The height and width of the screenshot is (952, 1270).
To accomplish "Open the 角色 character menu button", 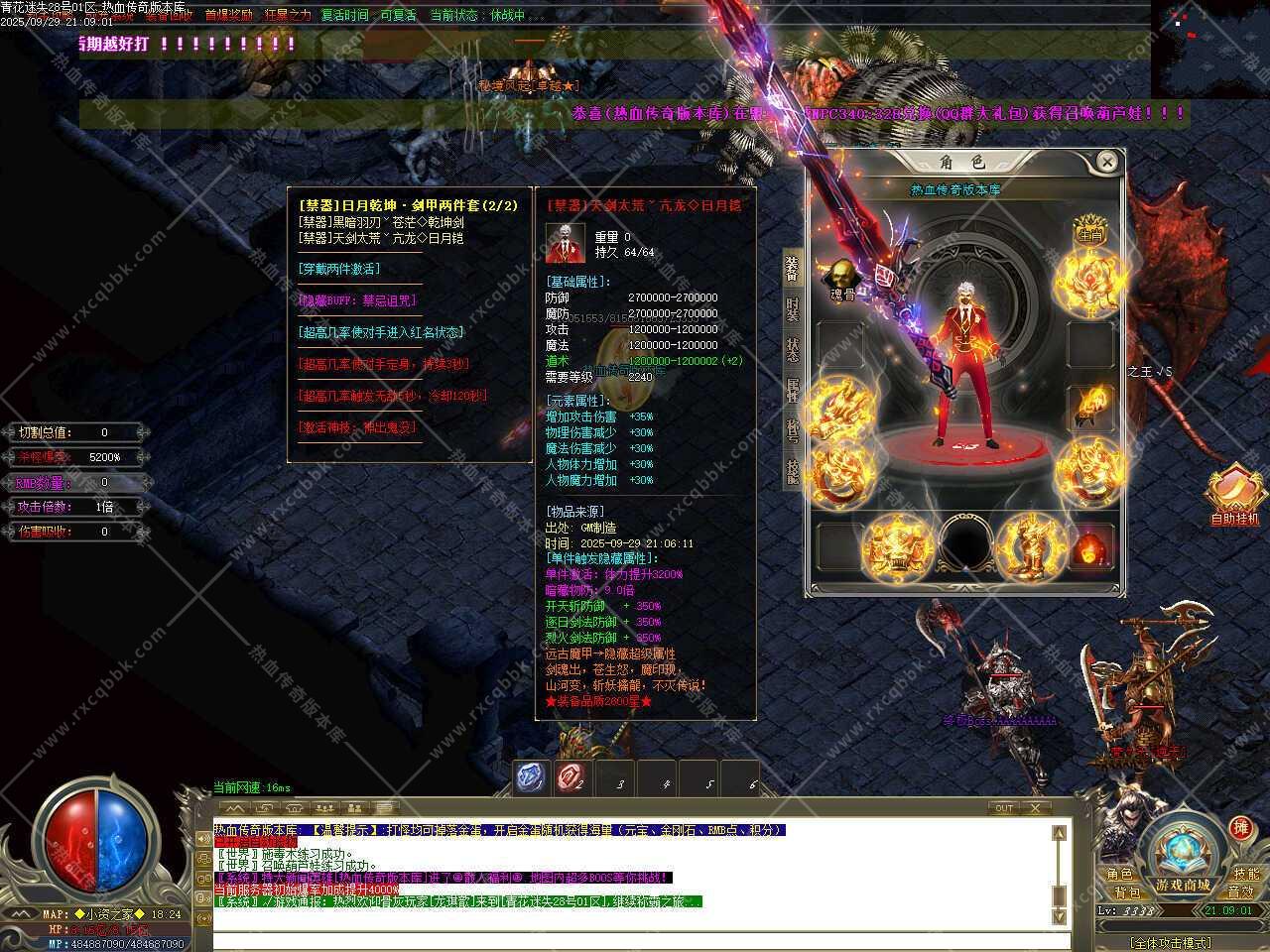I will [x=1120, y=874].
